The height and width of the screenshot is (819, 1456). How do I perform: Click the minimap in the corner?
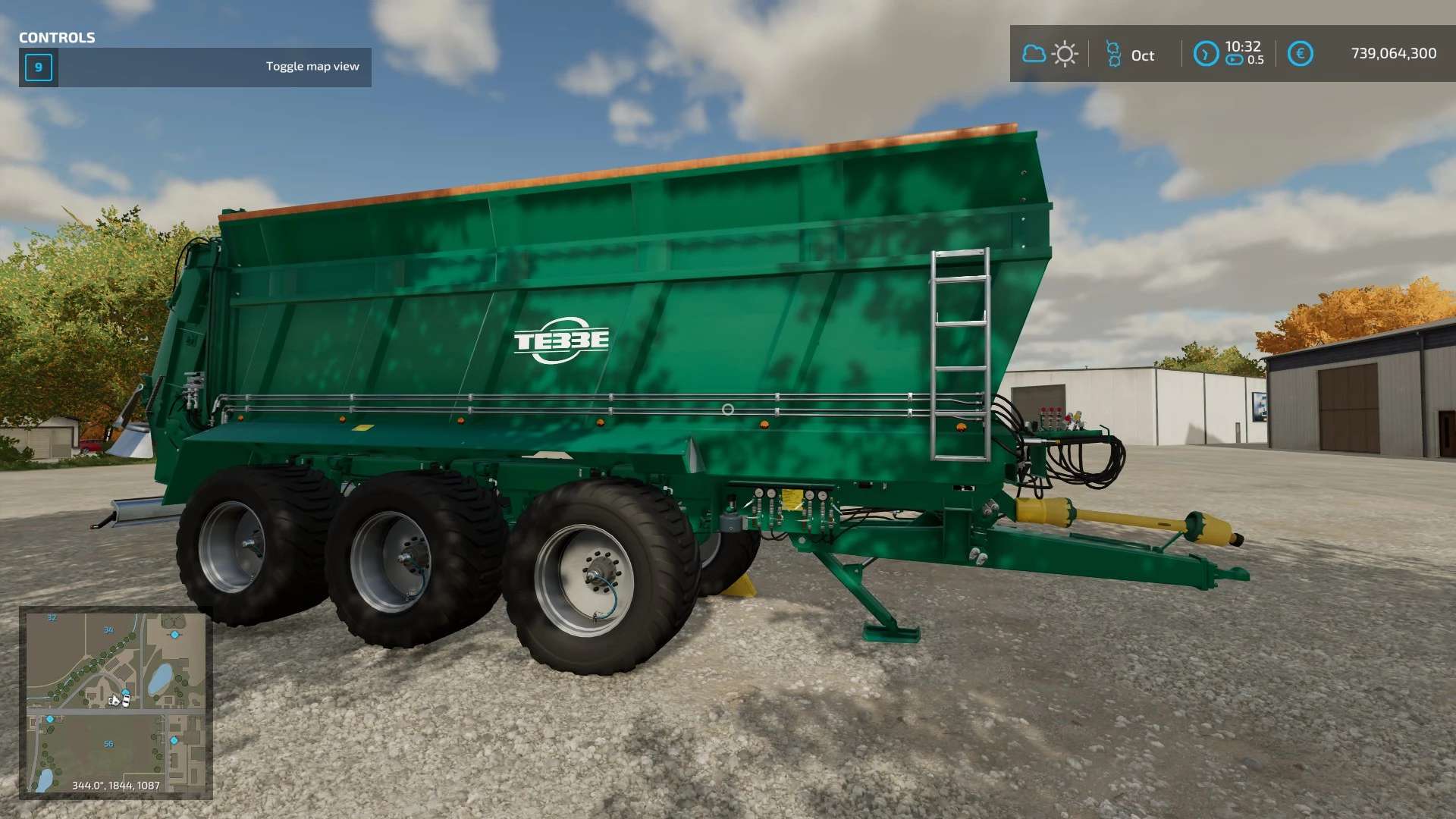tap(115, 702)
